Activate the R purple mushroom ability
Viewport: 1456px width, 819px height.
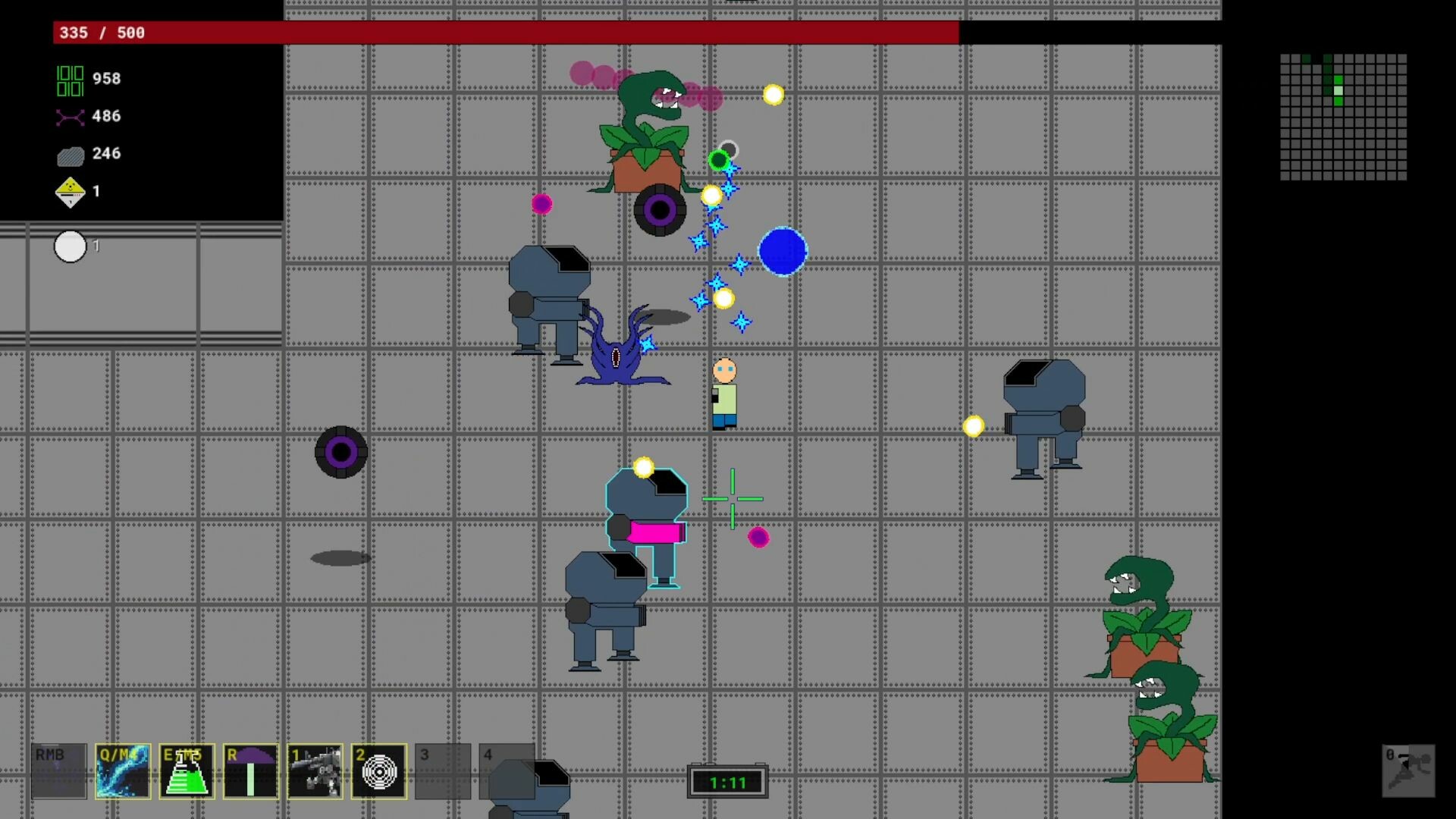point(250,771)
